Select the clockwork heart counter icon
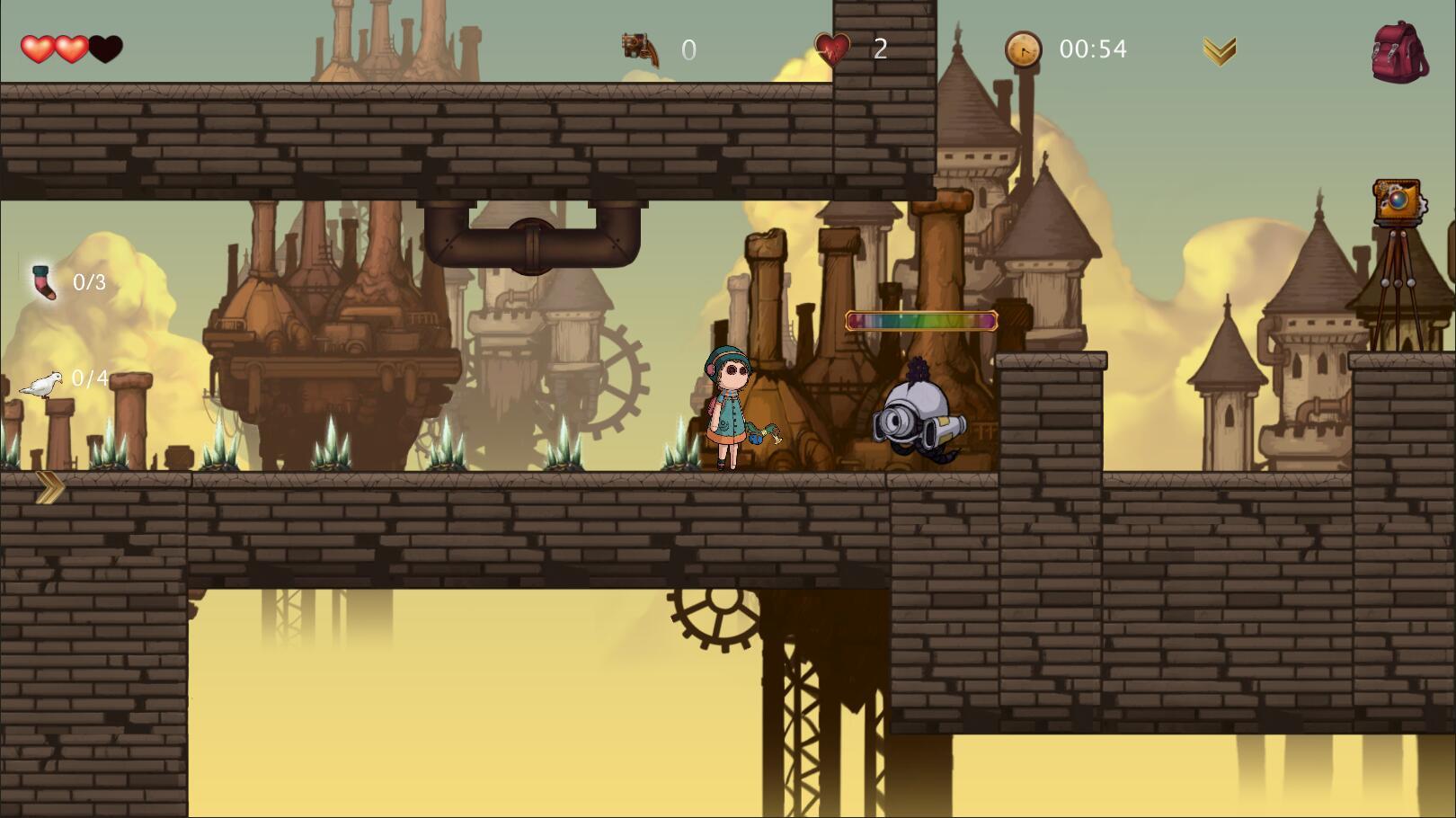 [x=832, y=48]
